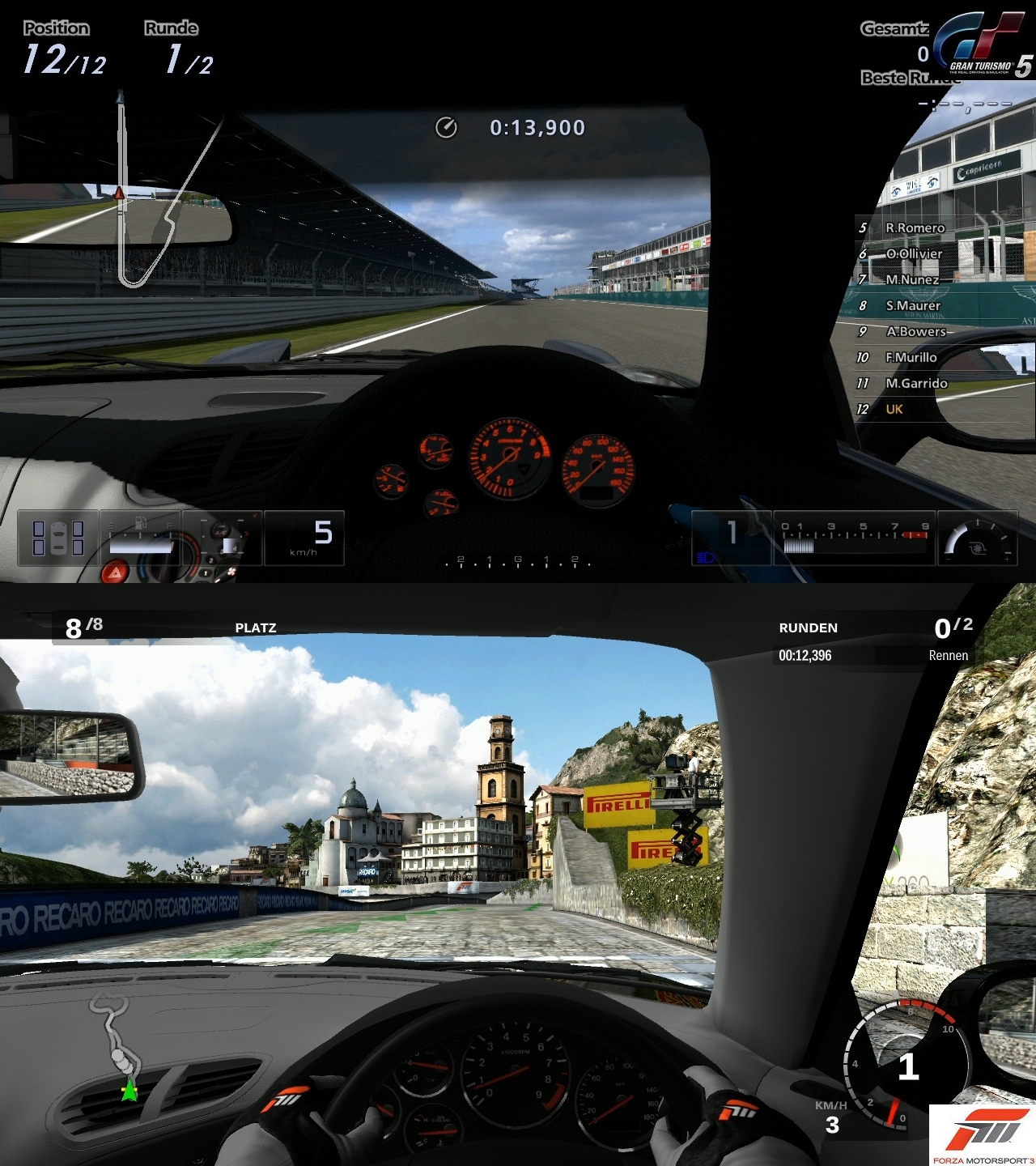The image size is (1036, 1166).
Task: Select R.Romero in the standings list
Action: (x=914, y=228)
